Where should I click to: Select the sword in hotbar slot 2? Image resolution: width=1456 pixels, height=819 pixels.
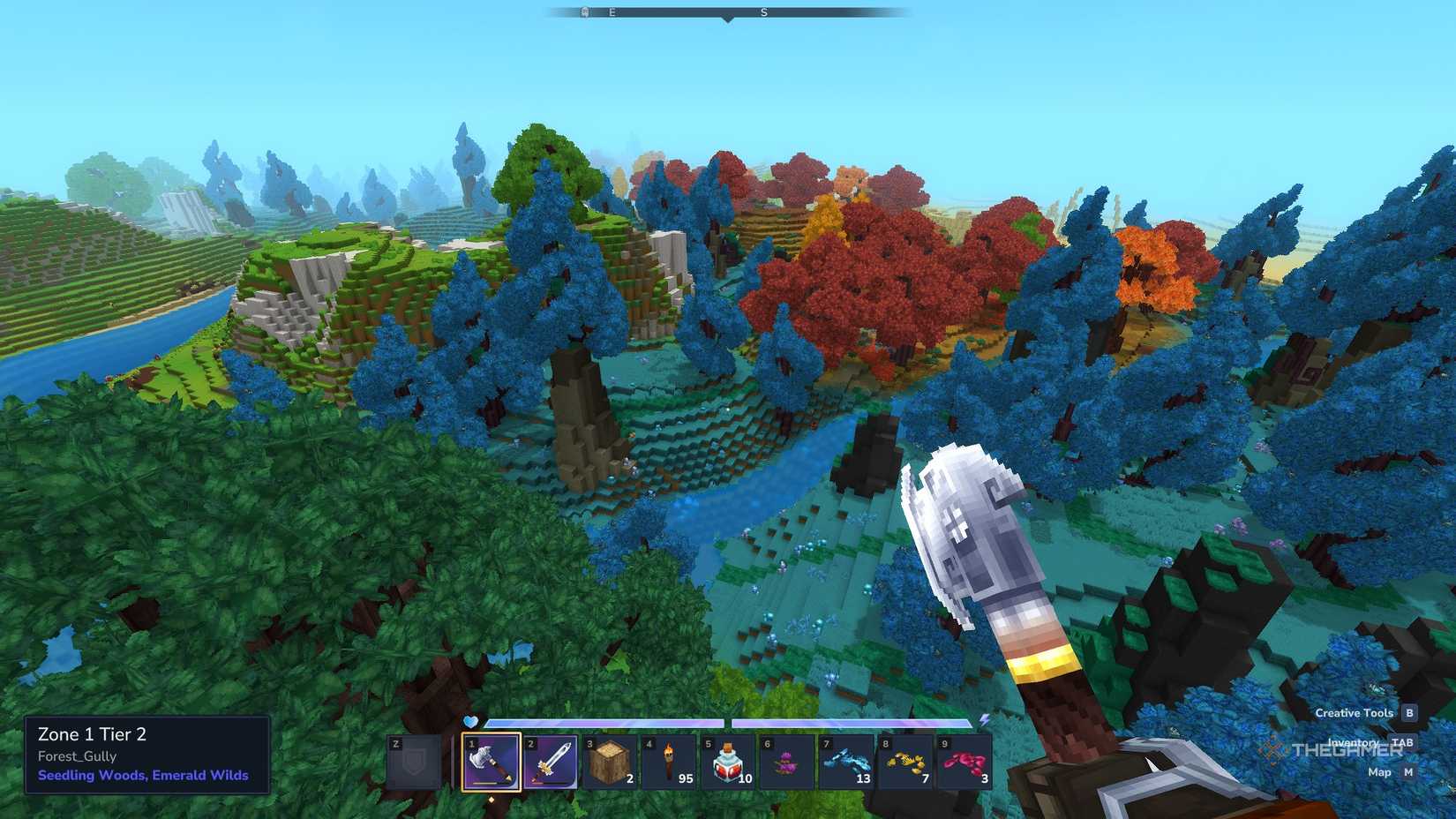pos(552,763)
